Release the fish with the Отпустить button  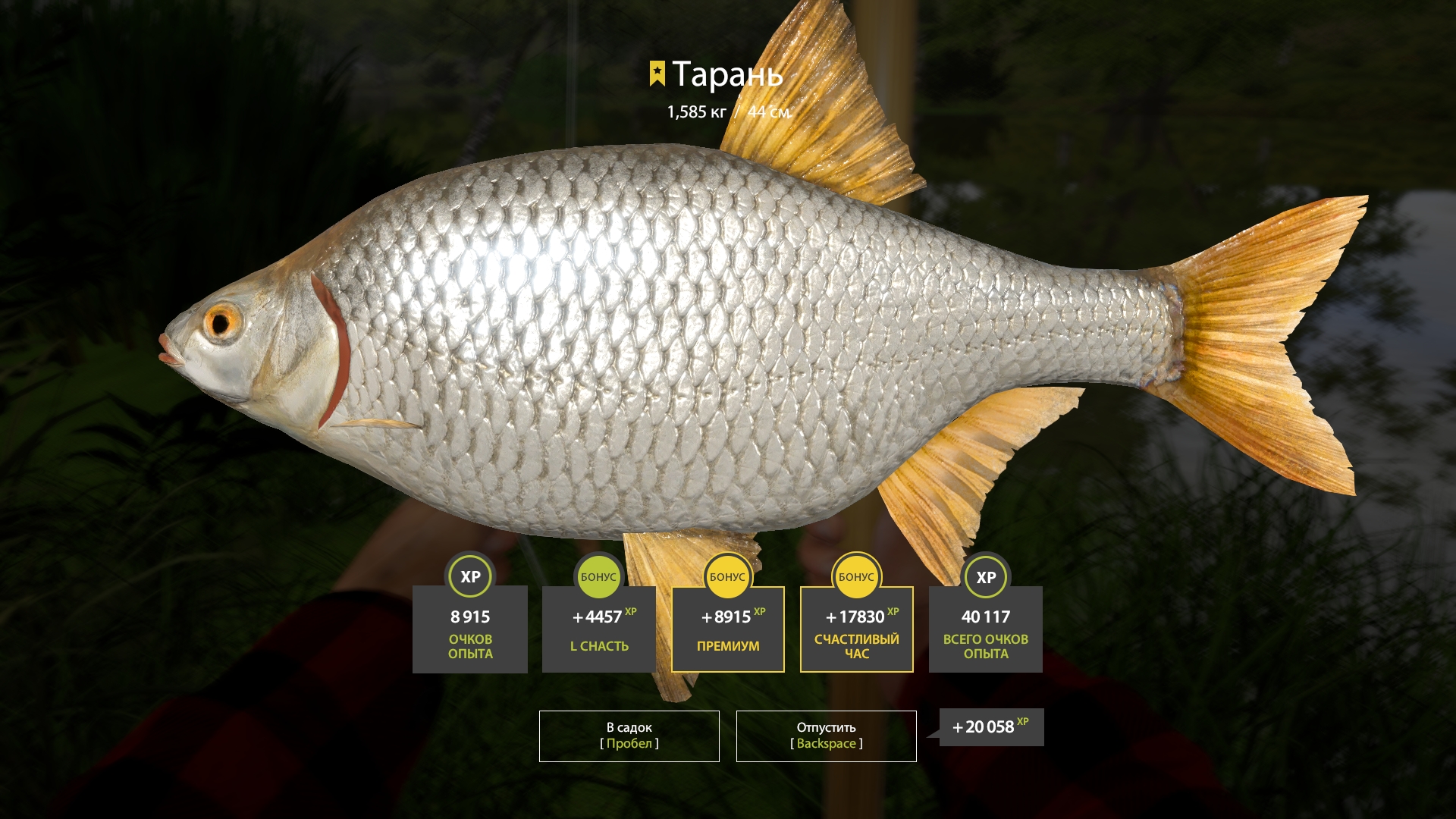[x=826, y=736]
